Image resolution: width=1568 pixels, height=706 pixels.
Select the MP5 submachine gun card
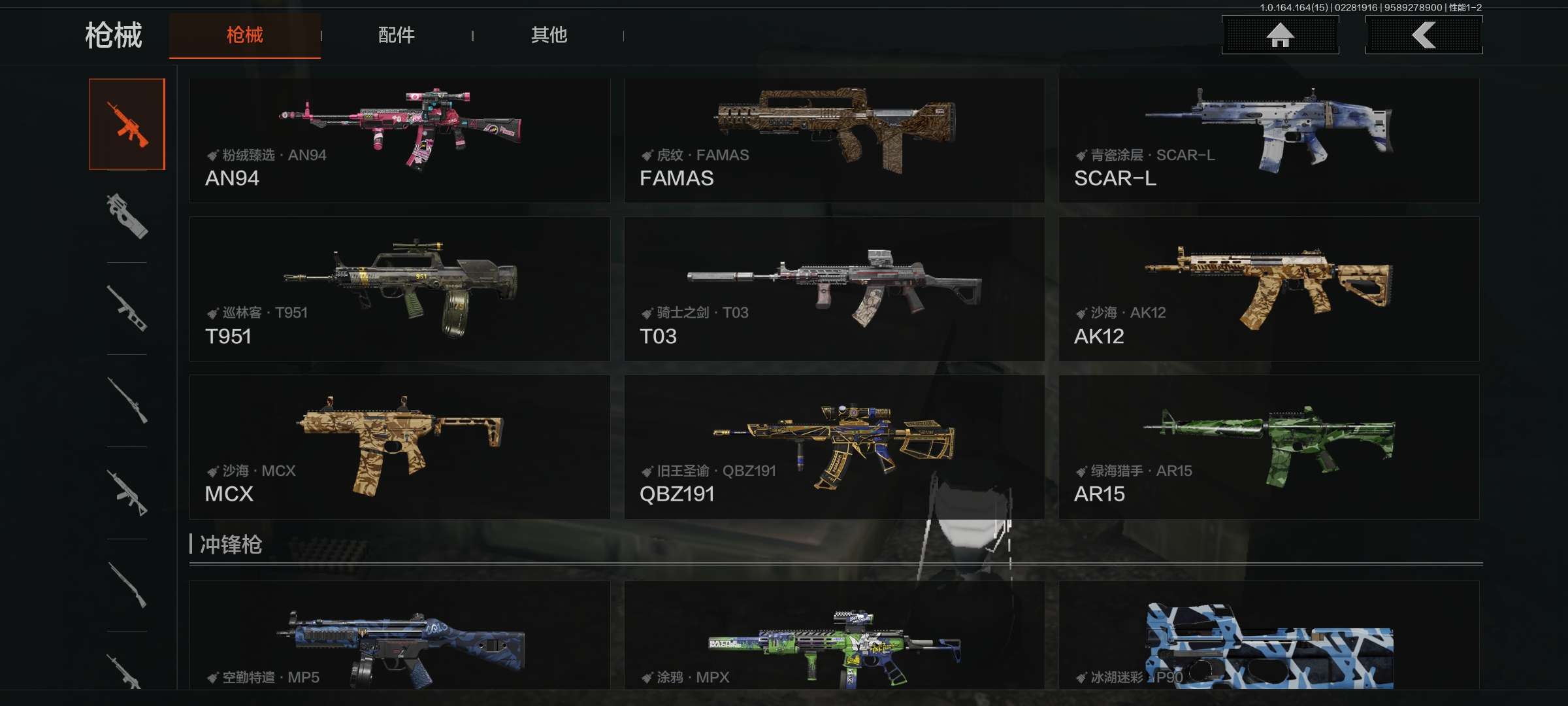pos(399,635)
